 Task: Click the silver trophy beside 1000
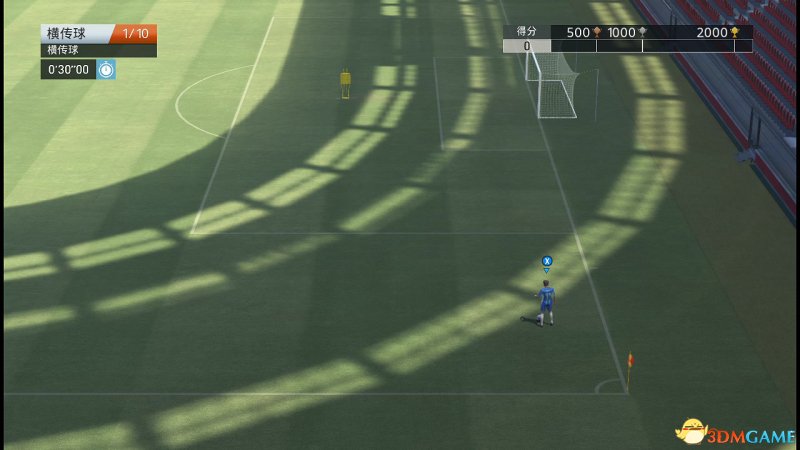643,32
